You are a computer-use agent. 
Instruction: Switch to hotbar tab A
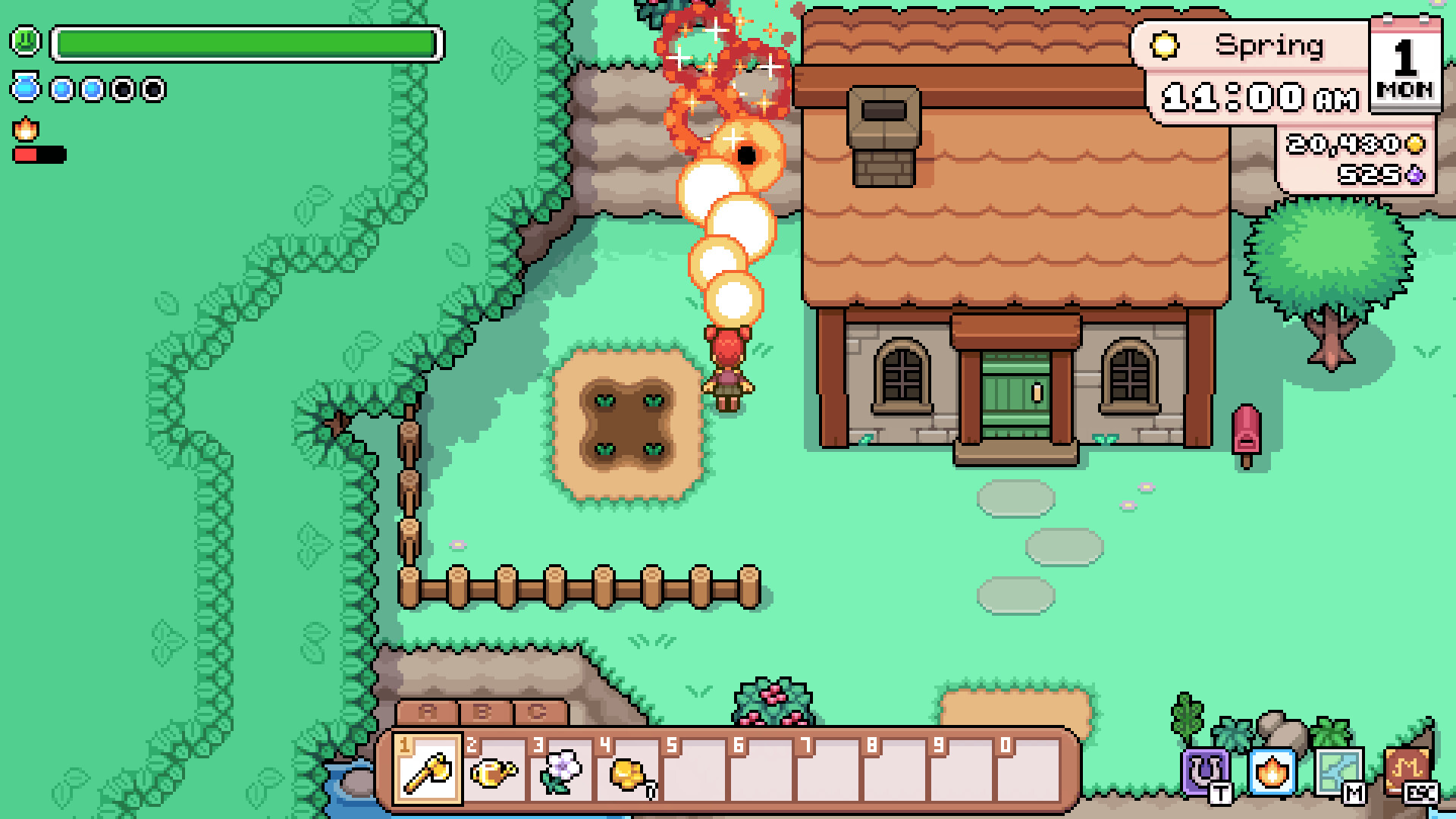click(425, 711)
